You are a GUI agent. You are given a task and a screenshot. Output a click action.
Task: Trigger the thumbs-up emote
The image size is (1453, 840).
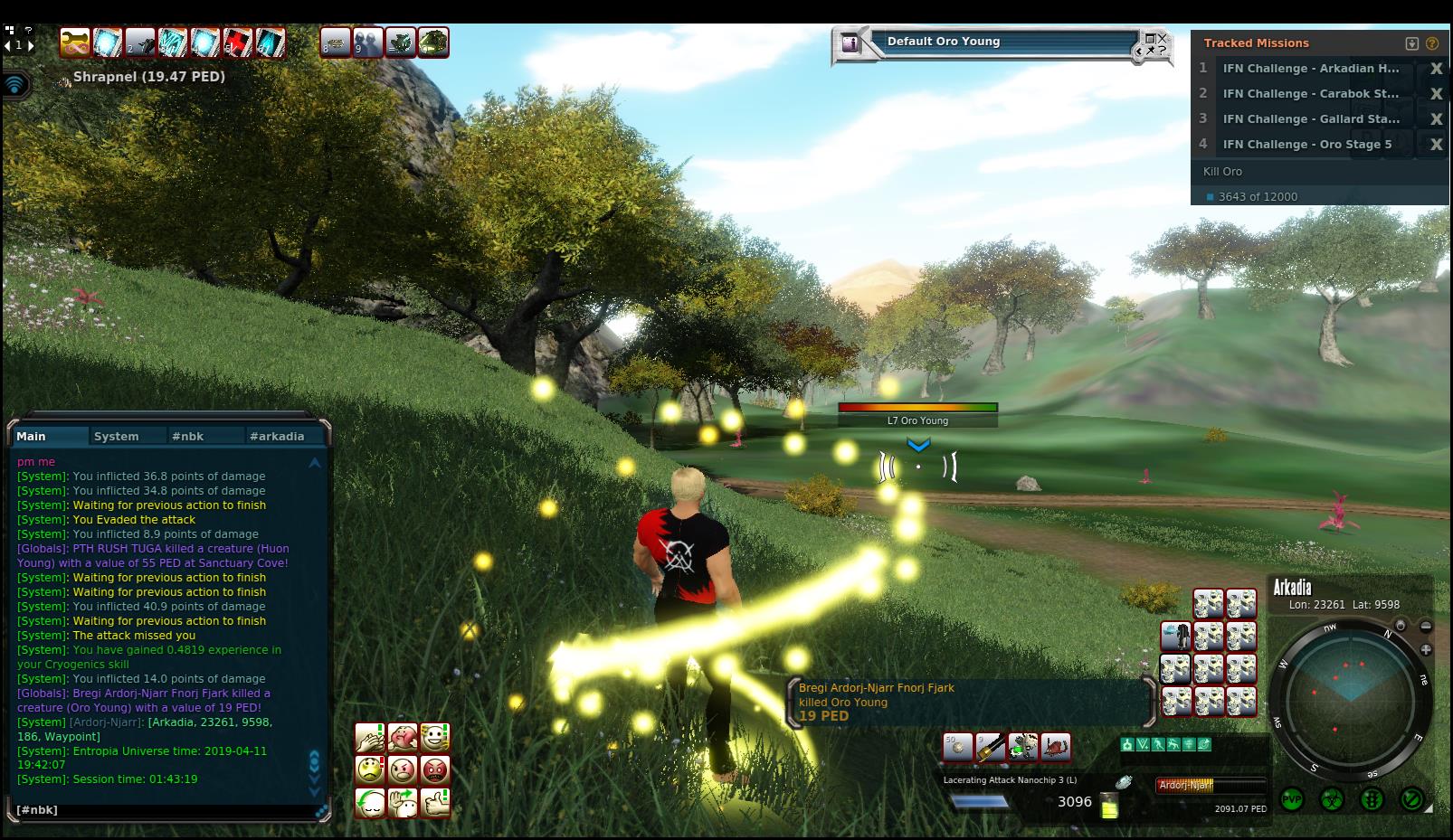click(435, 802)
